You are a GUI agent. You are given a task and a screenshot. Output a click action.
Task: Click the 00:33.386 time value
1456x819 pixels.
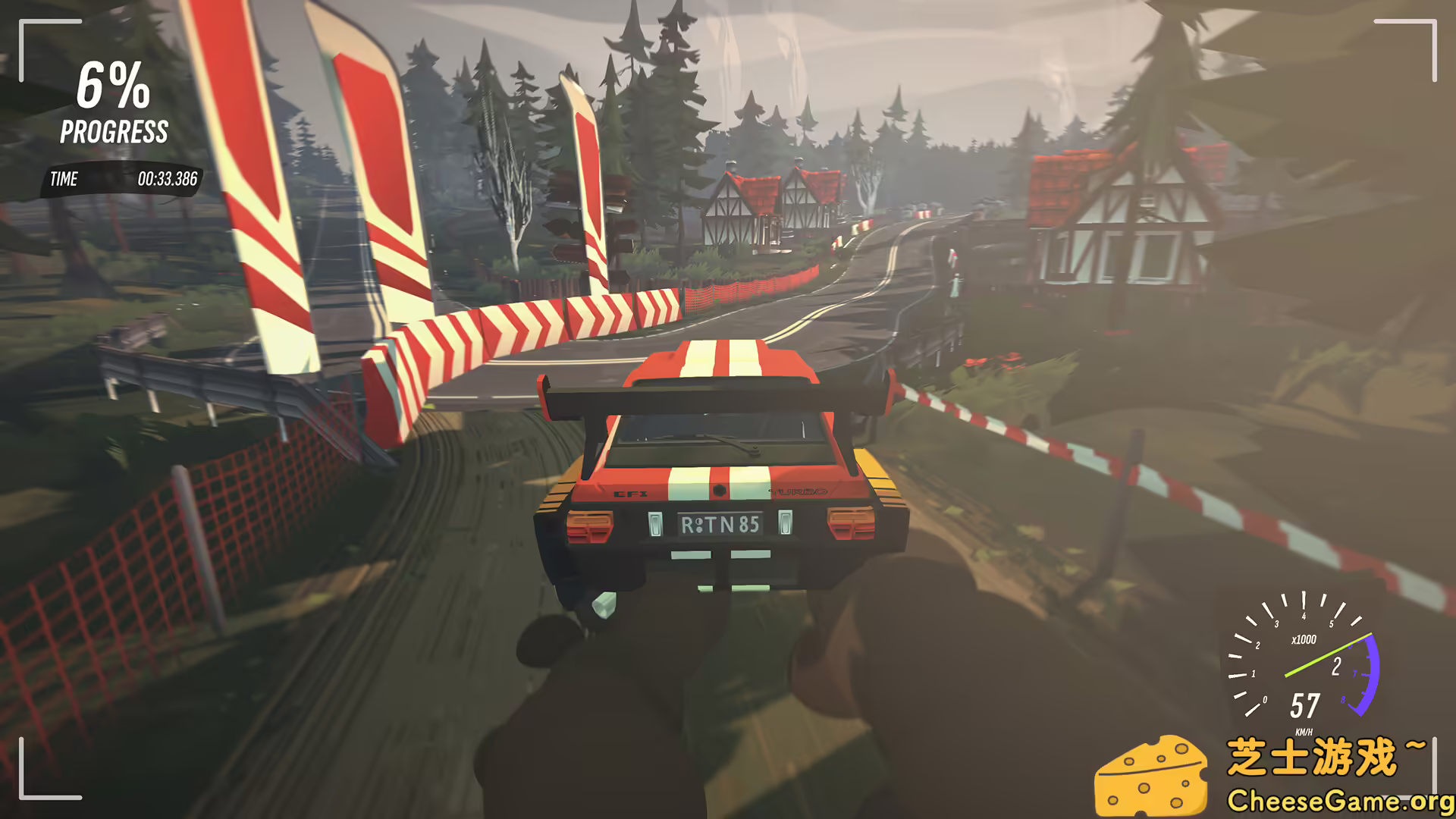coord(167,180)
